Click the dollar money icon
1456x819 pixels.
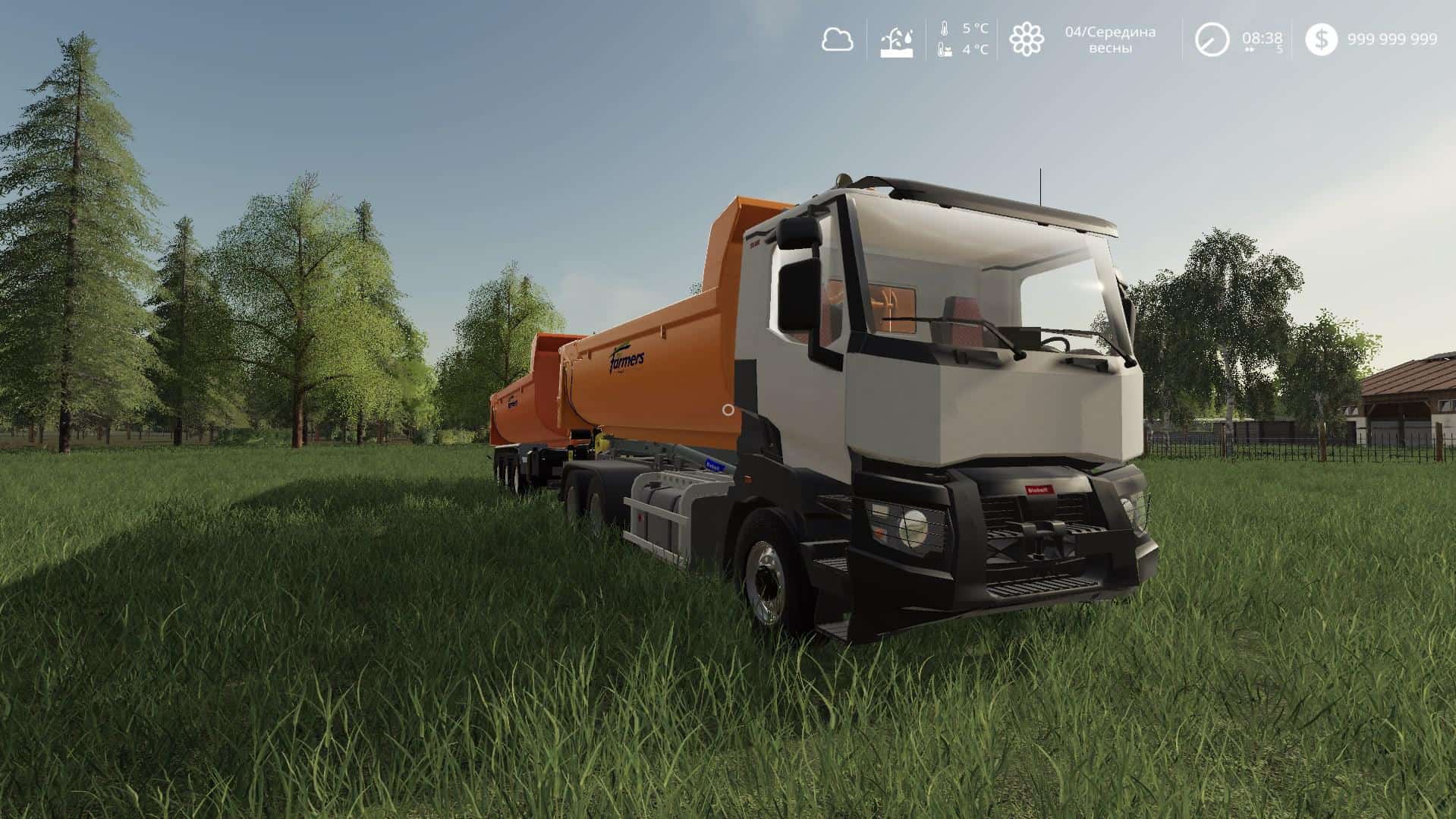1321,39
